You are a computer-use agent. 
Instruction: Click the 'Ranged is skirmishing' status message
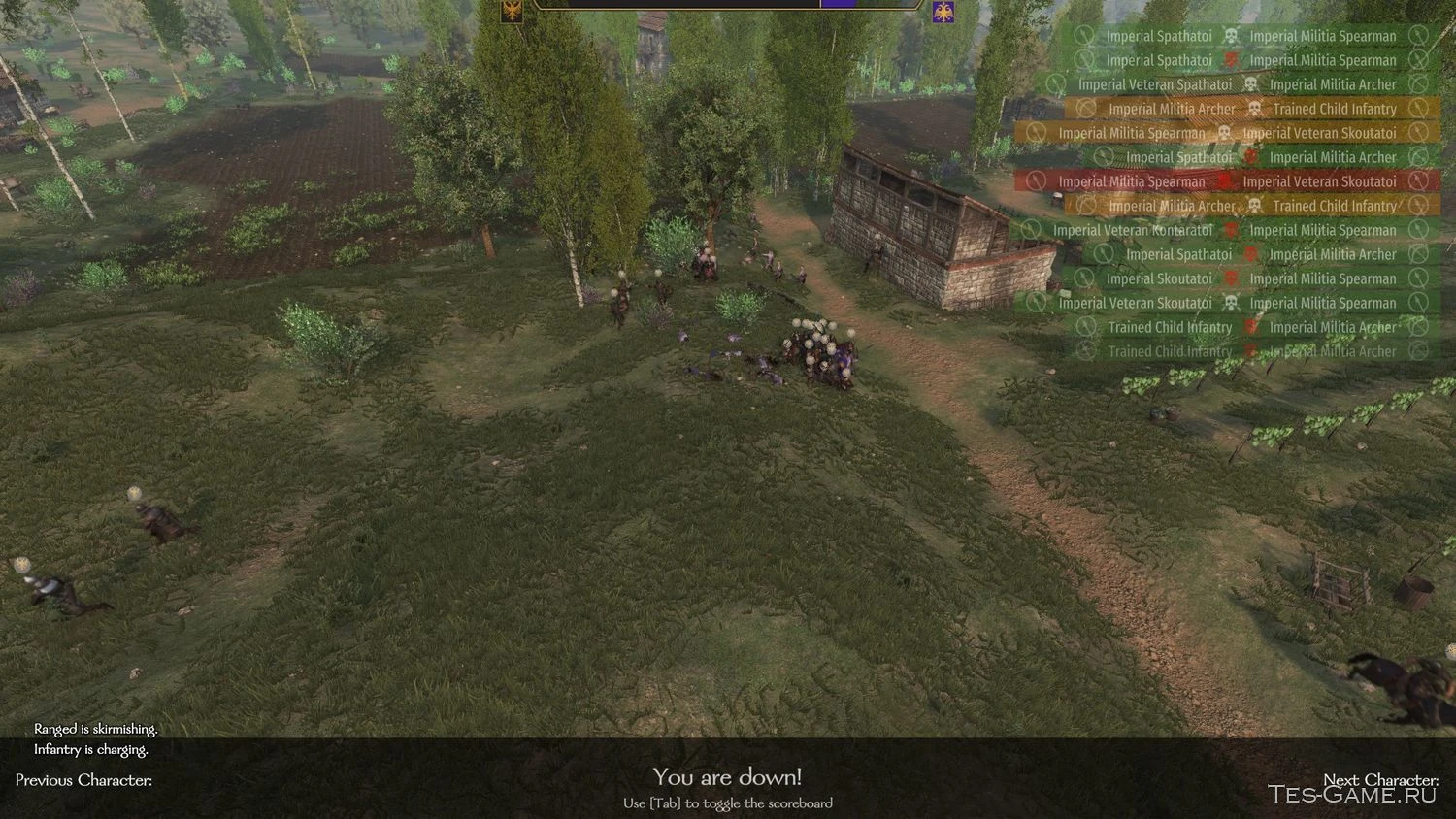(94, 729)
